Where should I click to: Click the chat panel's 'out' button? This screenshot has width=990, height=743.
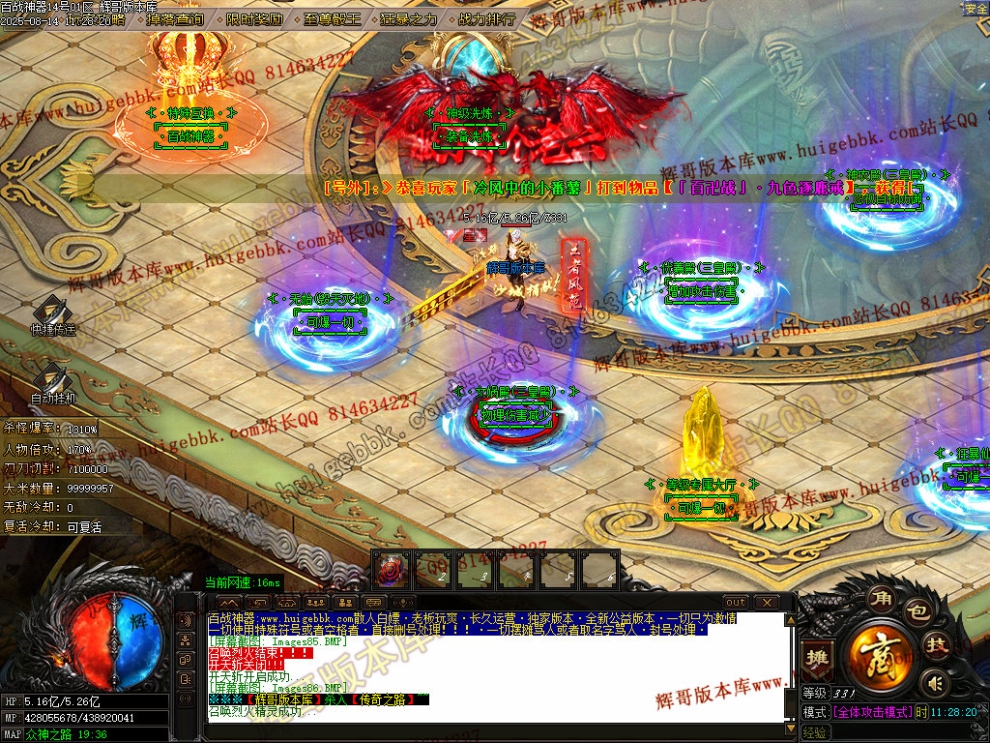click(735, 602)
